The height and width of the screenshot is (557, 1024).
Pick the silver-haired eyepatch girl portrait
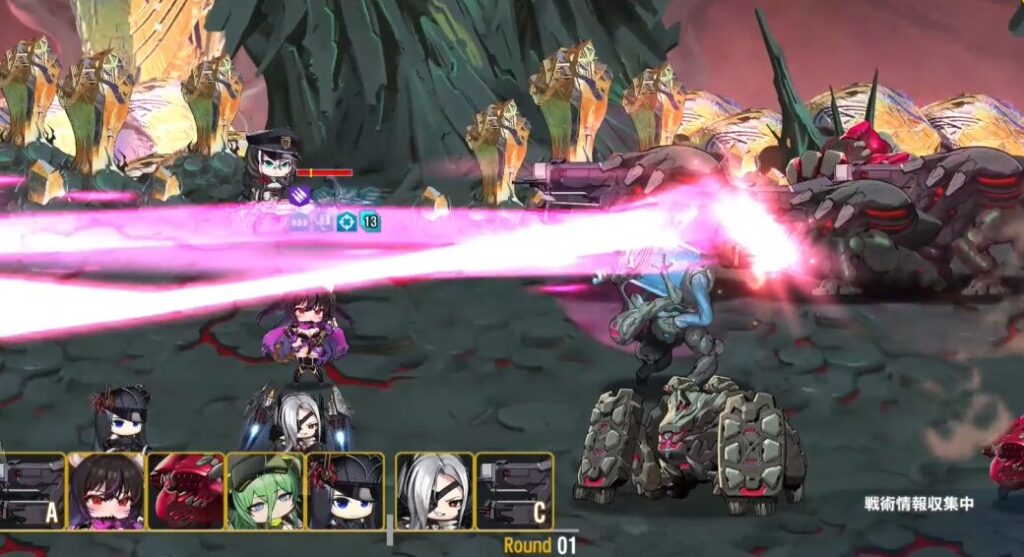pos(434,491)
